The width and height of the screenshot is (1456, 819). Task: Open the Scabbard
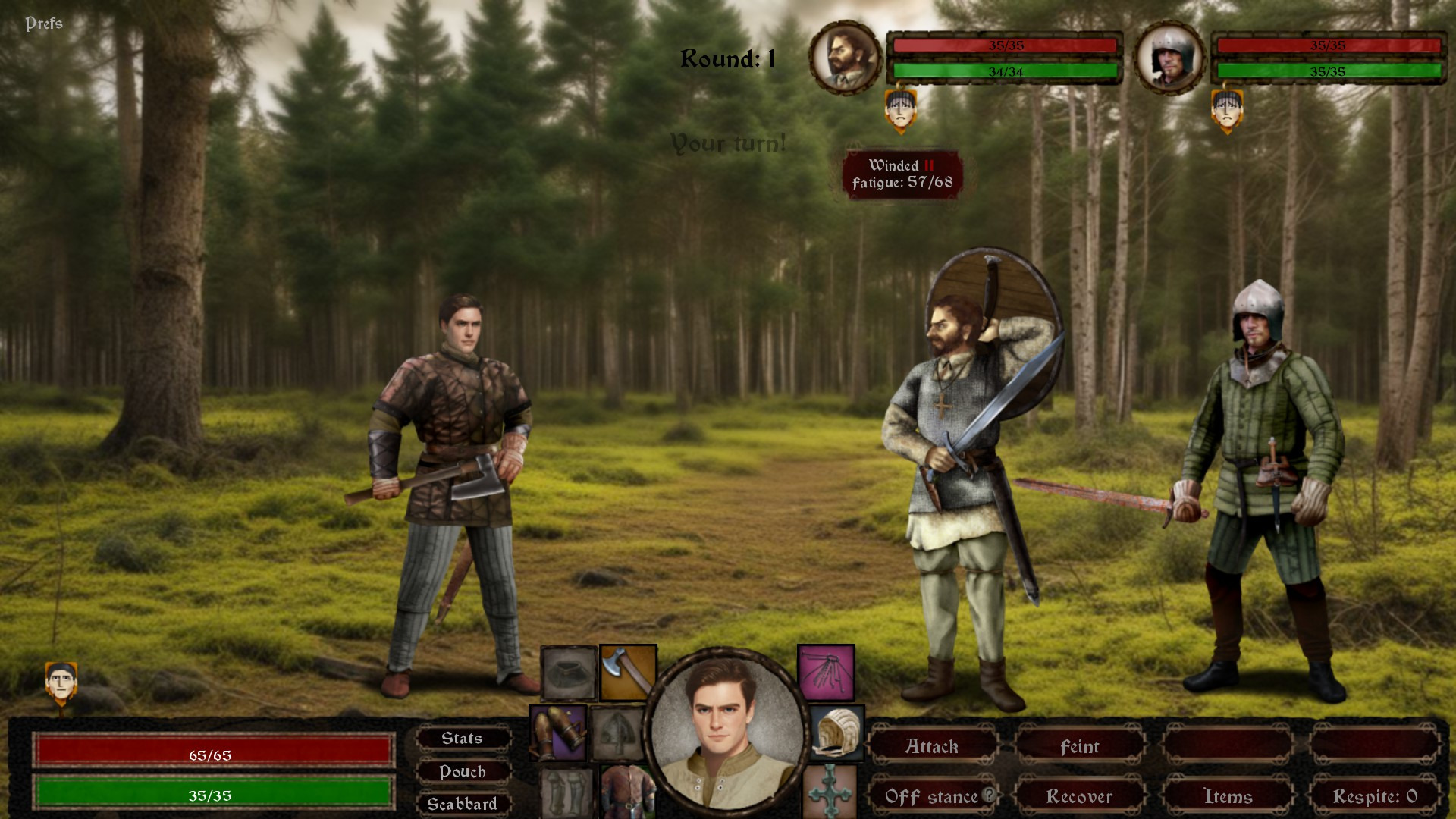pyautogui.click(x=462, y=804)
